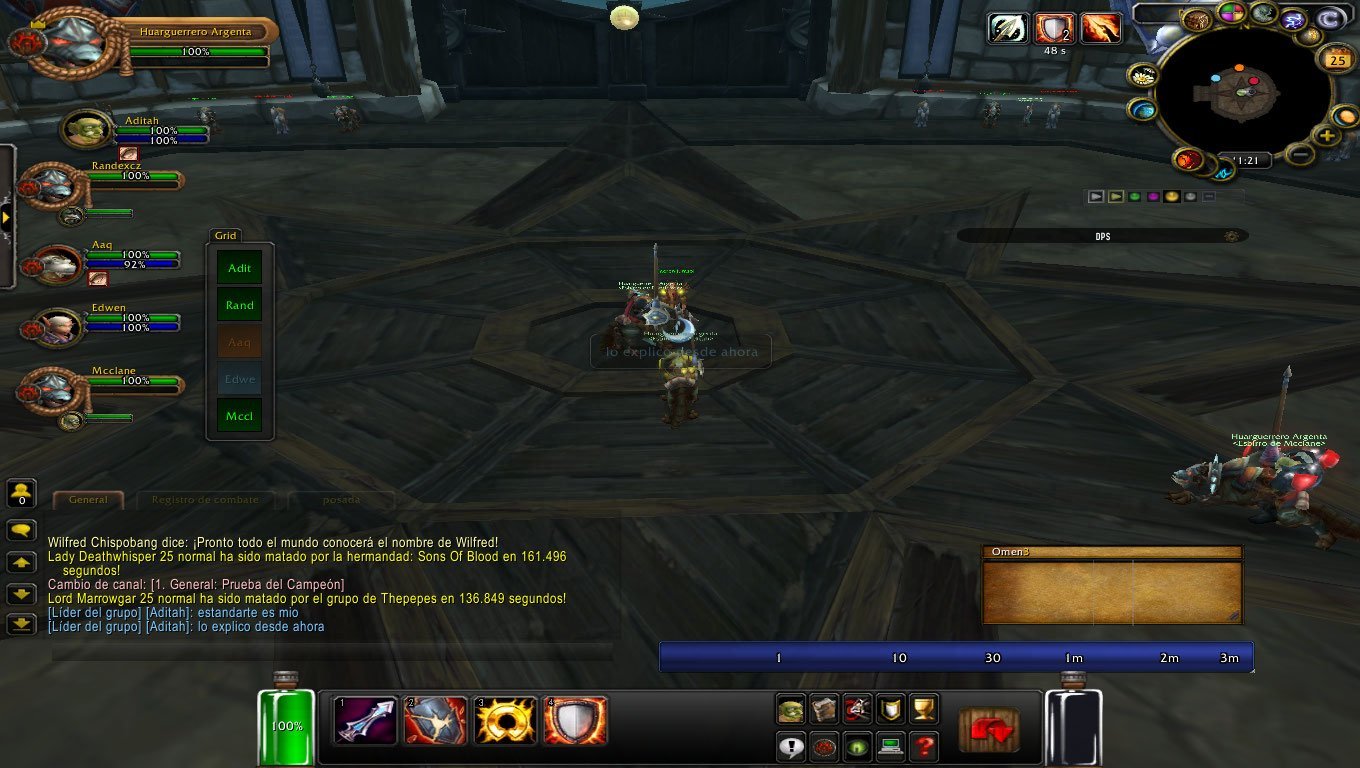The height and width of the screenshot is (768, 1360).
Task: Open the gold trophy achievements button
Action: [925, 709]
